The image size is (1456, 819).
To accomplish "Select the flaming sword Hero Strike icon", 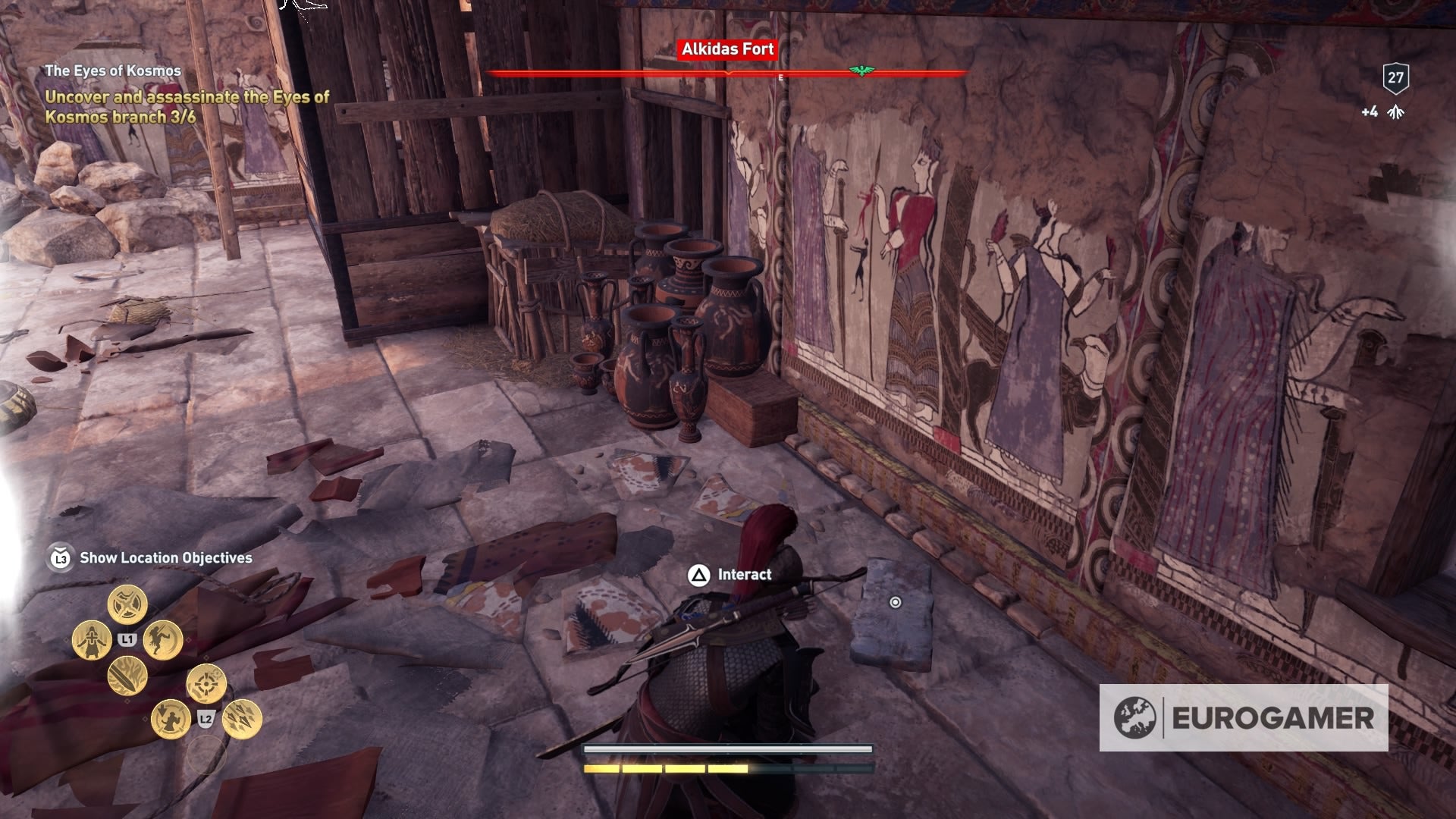I will pos(127,677).
